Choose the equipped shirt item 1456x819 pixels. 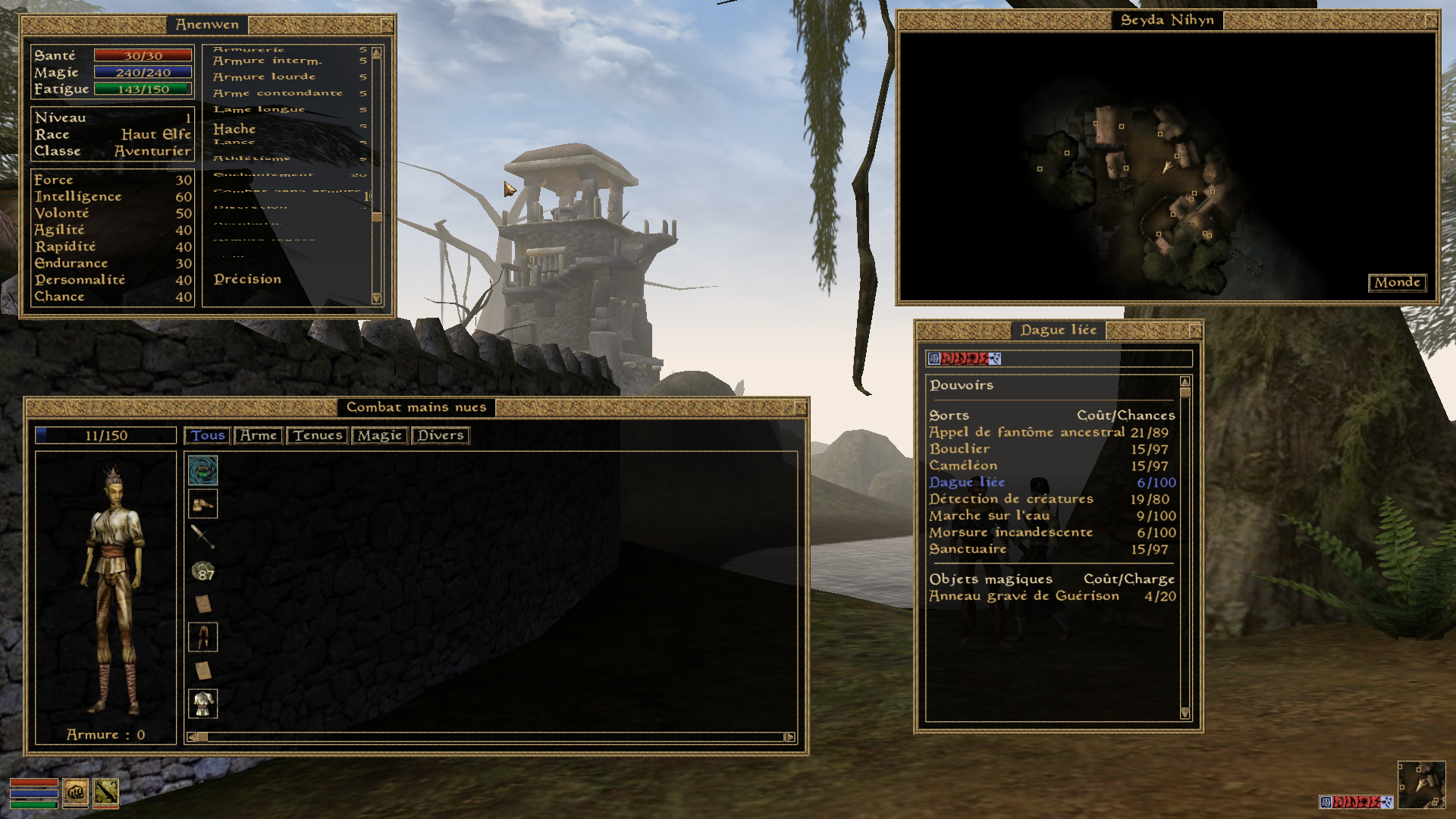[202, 704]
